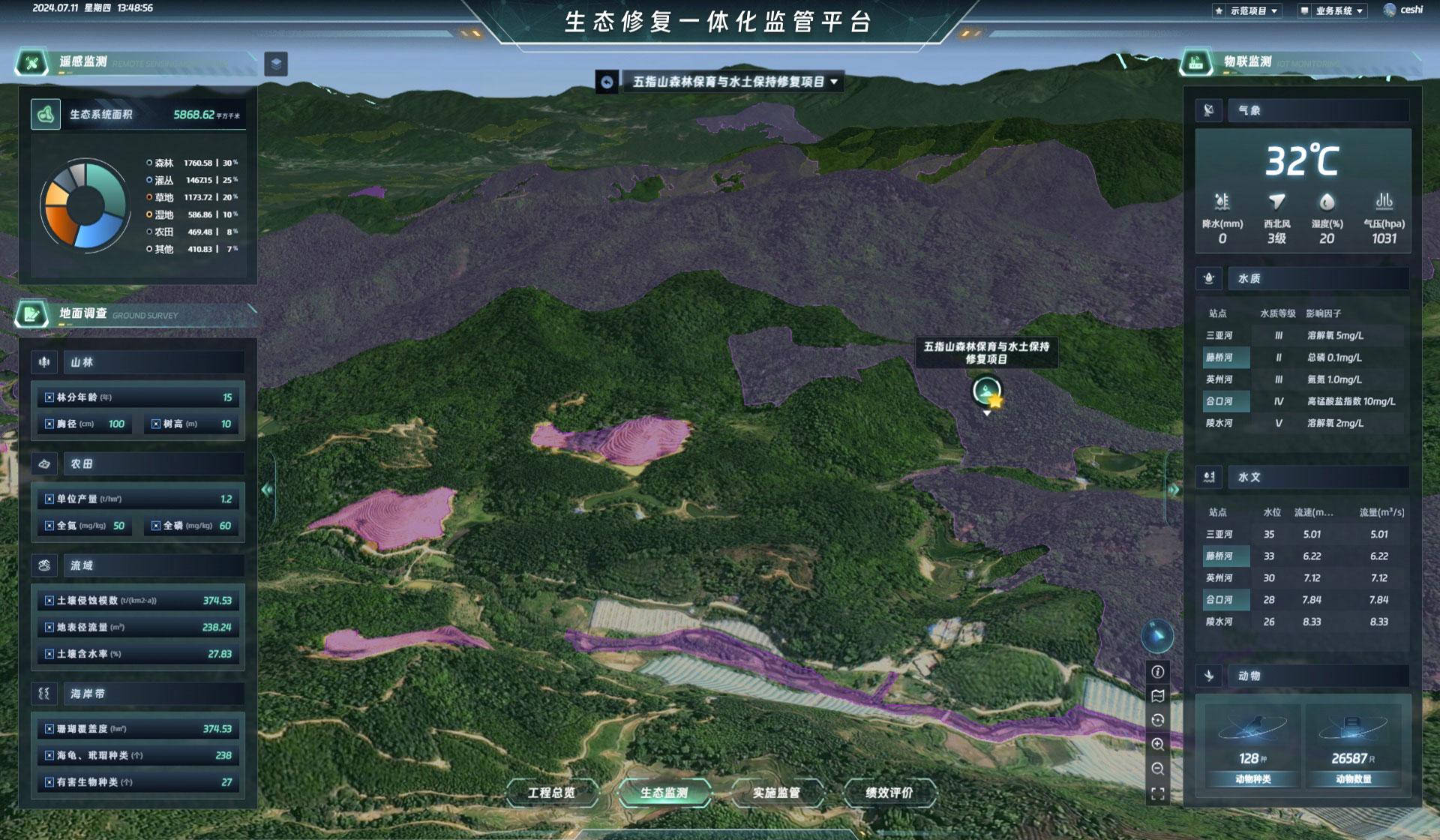Open the 绩效评价 tab
1440x840 pixels.
889,793
